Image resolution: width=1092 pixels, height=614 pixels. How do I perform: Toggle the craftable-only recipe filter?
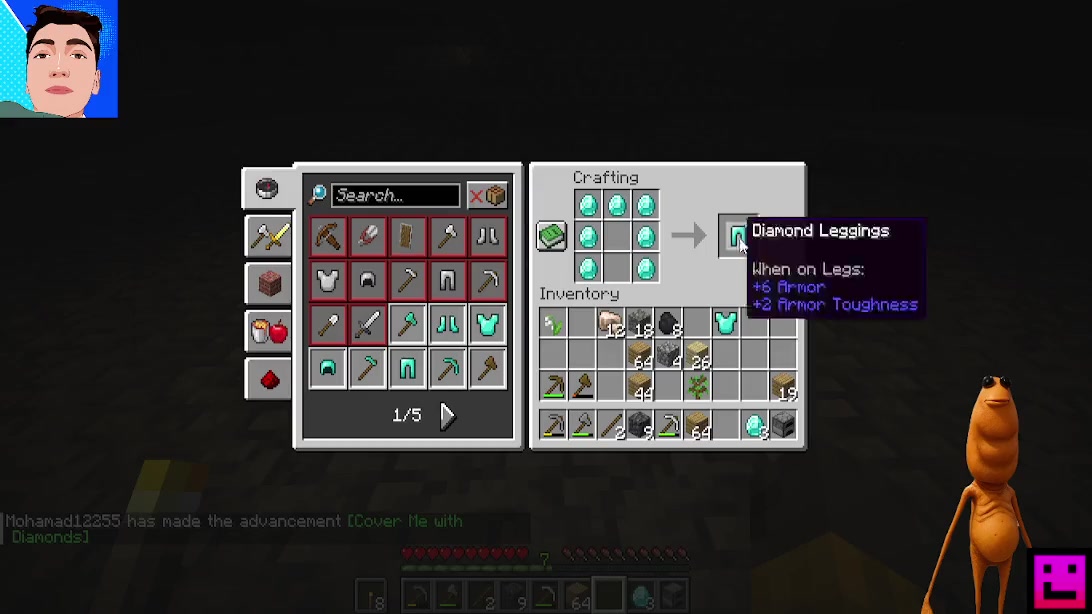point(487,195)
